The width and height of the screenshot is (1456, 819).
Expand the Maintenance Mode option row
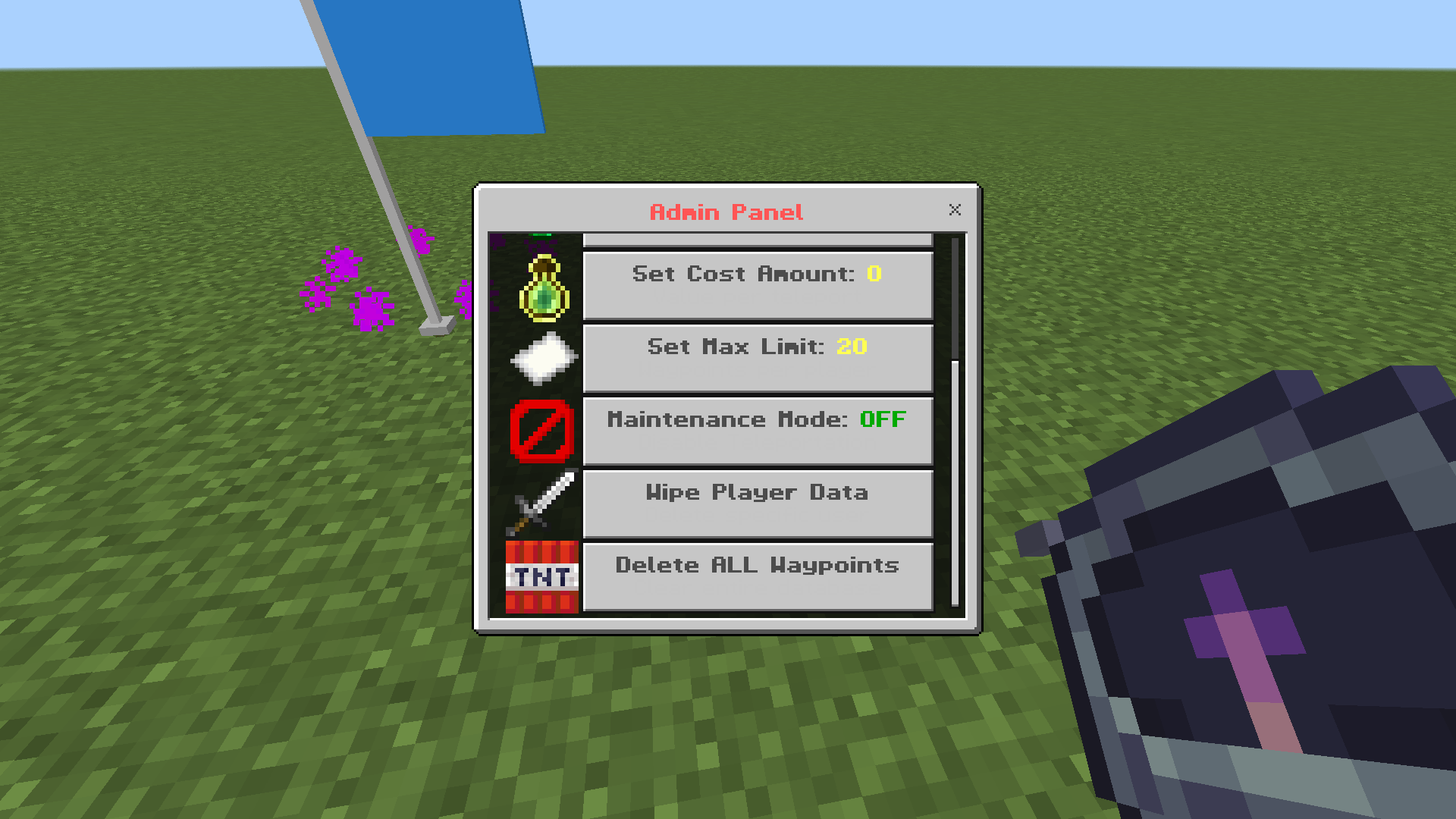point(757,430)
